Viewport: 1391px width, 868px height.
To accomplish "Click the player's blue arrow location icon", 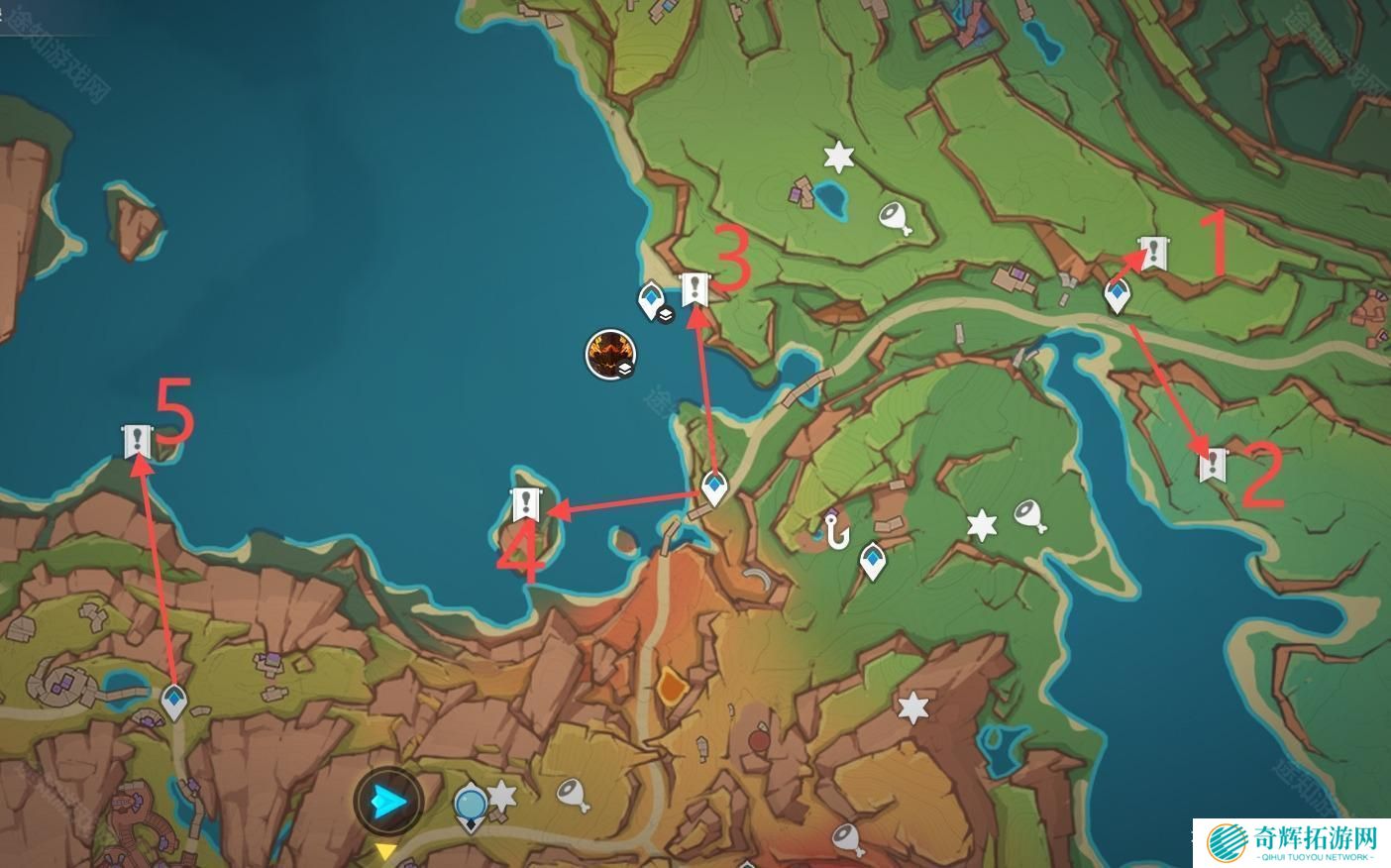I will click(x=388, y=802).
